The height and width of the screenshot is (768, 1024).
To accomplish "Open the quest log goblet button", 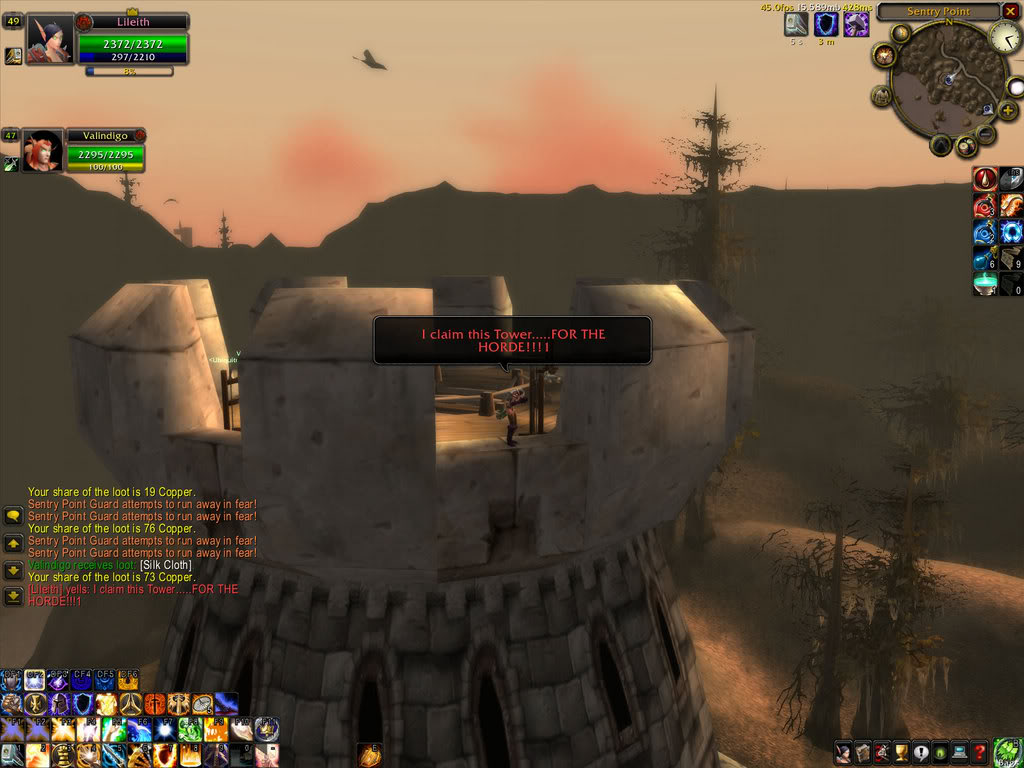I will [900, 753].
